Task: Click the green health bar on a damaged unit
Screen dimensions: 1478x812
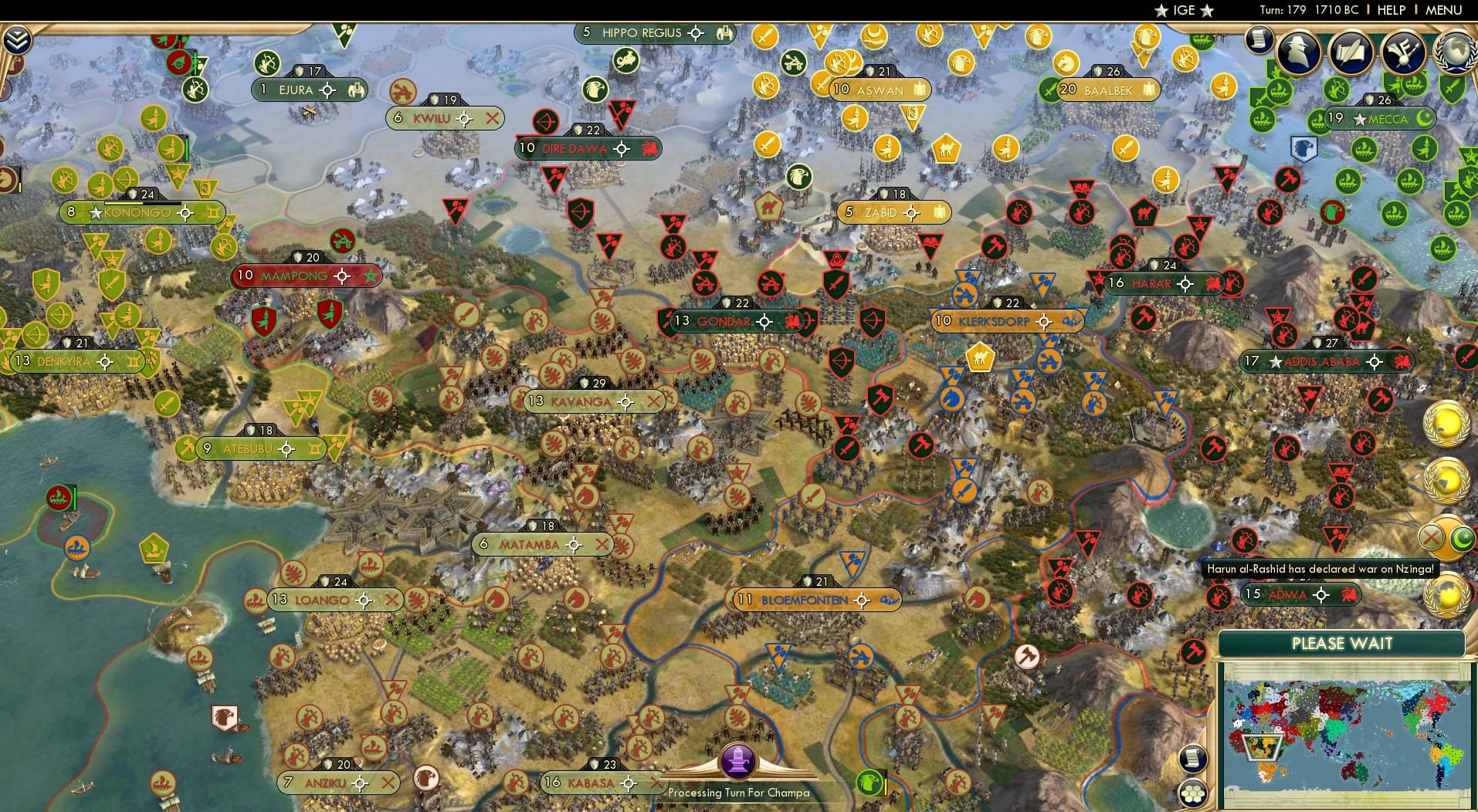Action: (x=187, y=148)
